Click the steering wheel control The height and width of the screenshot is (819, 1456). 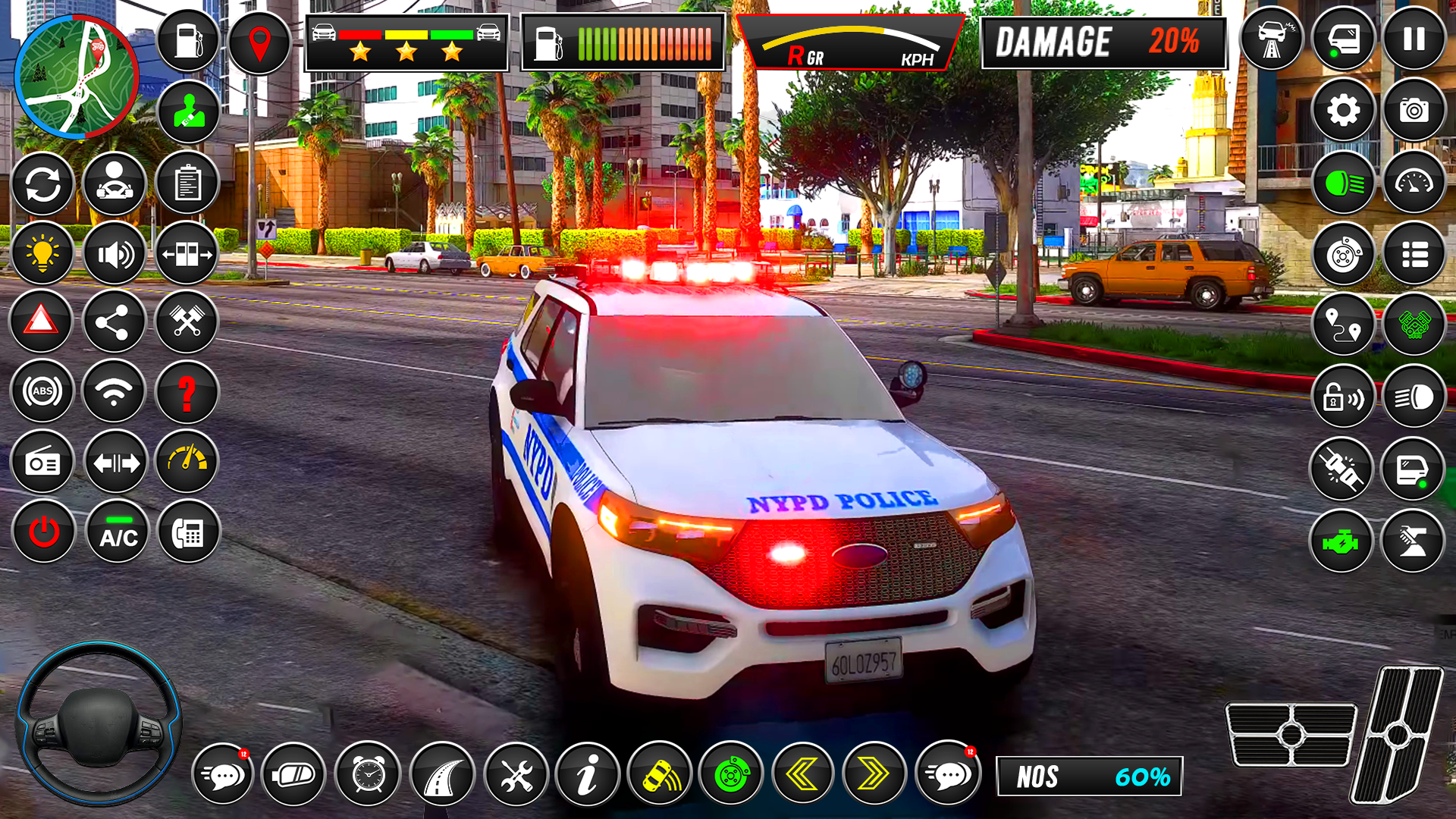pyautogui.click(x=99, y=724)
